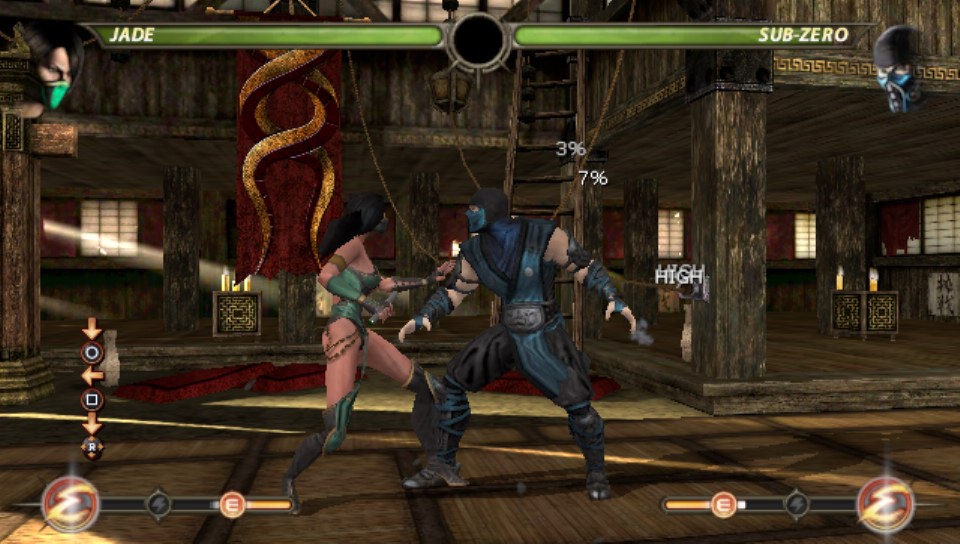
Task: Tap Sub-Zero's dragon emblem meter icon
Action: click(x=886, y=504)
